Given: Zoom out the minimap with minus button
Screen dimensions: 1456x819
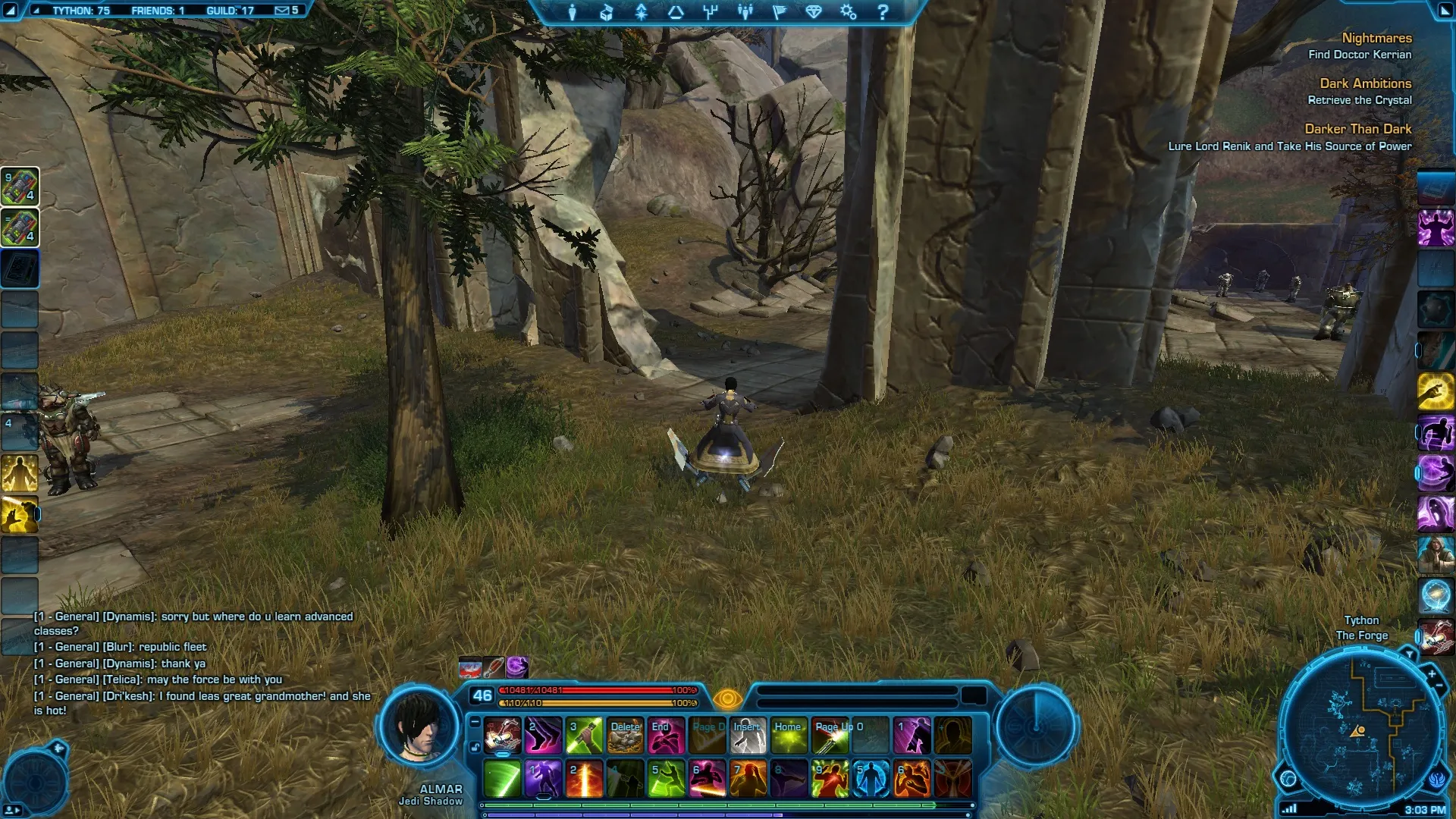Looking at the screenshot, I should 1439,686.
